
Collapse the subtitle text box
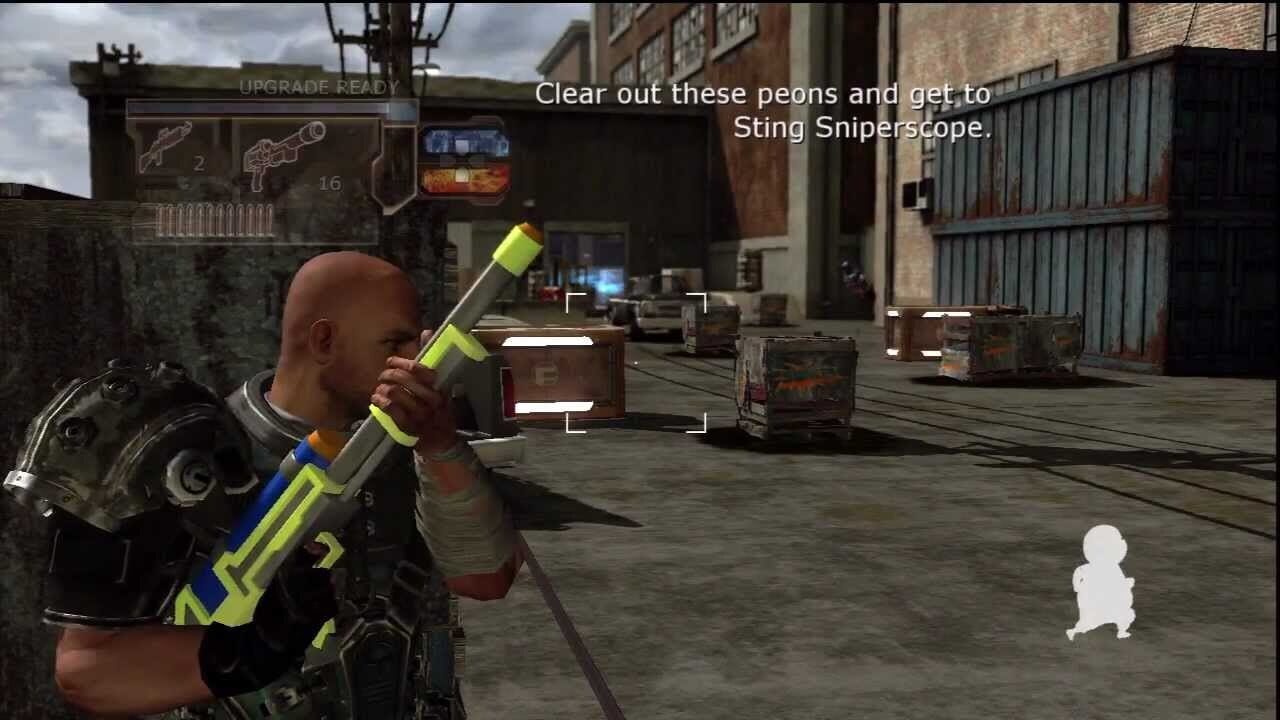click(763, 110)
